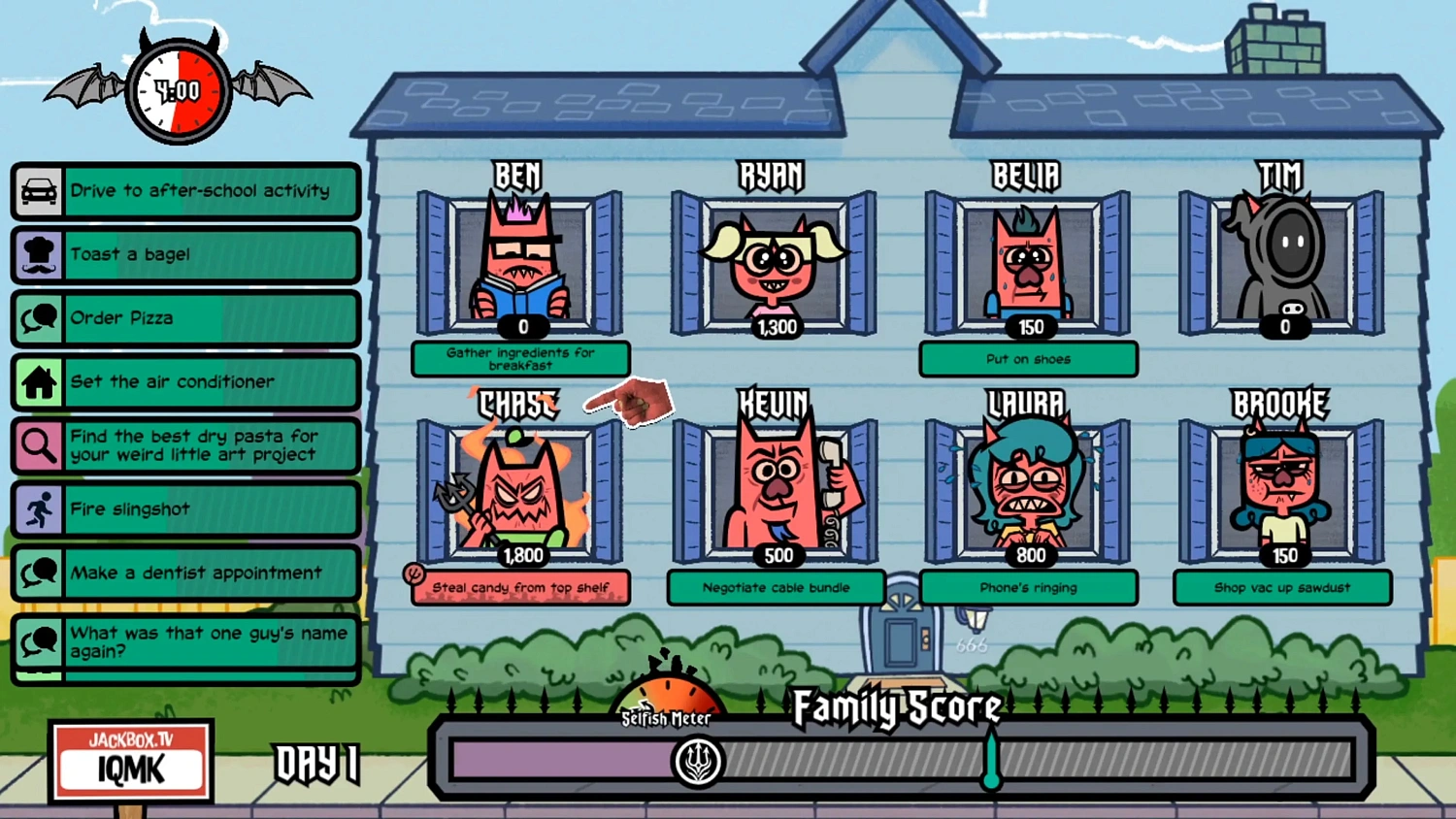Click the house icon for Set the air conditioner
The height and width of the screenshot is (819, 1456).
coord(39,382)
